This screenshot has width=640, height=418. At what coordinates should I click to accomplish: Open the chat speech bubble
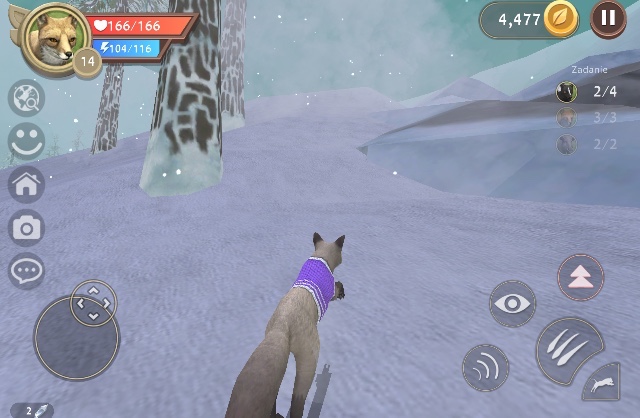(x=26, y=271)
